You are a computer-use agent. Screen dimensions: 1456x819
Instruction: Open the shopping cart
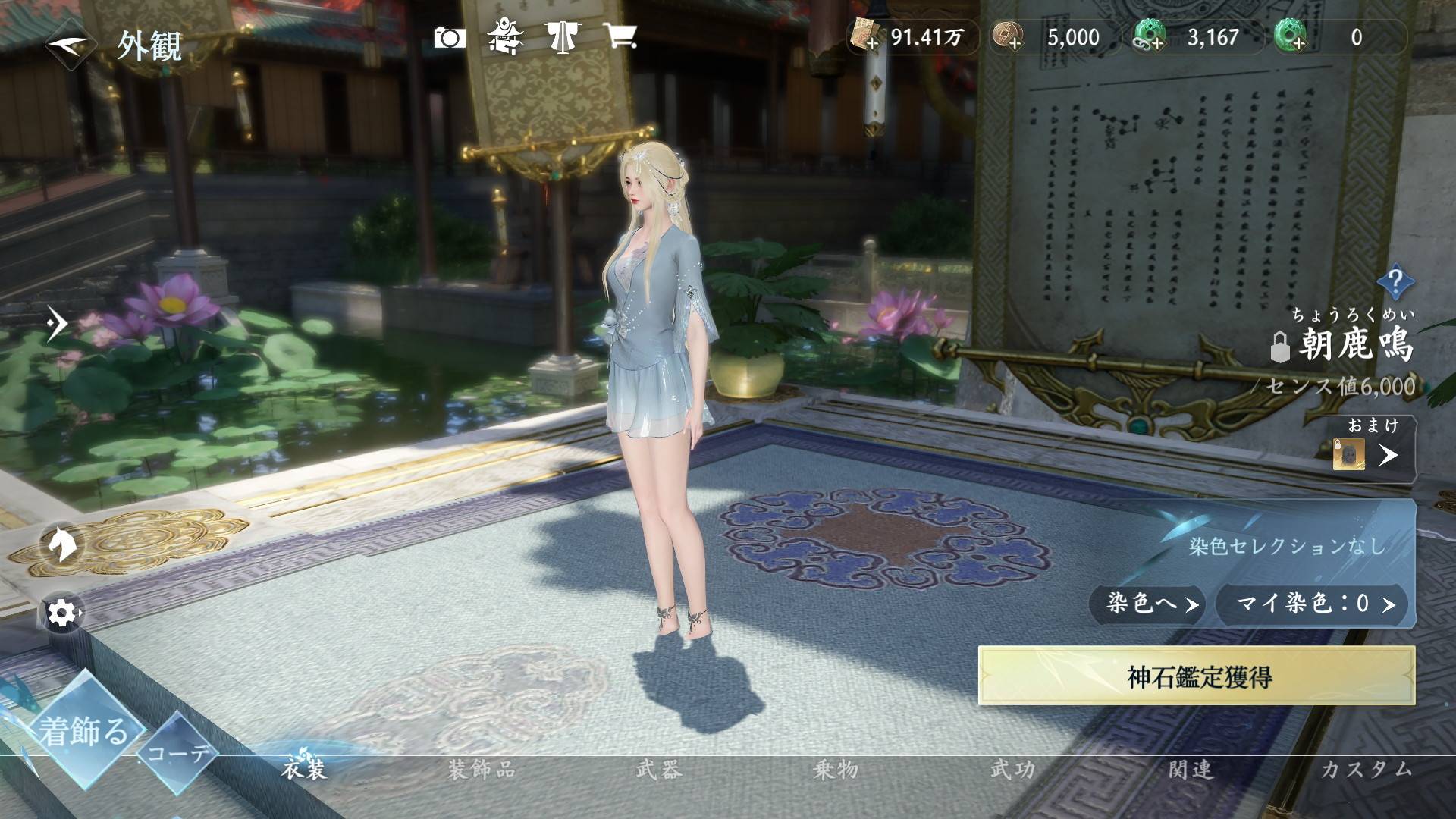(x=620, y=36)
